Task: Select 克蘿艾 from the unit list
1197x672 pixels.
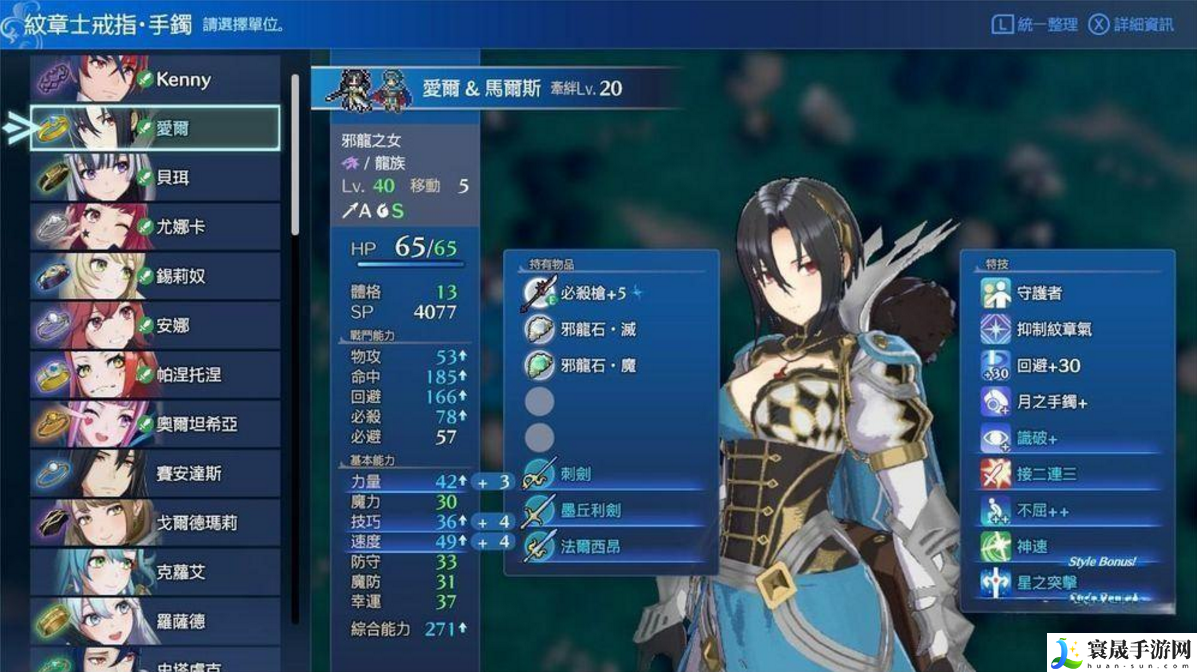Action: (155, 571)
